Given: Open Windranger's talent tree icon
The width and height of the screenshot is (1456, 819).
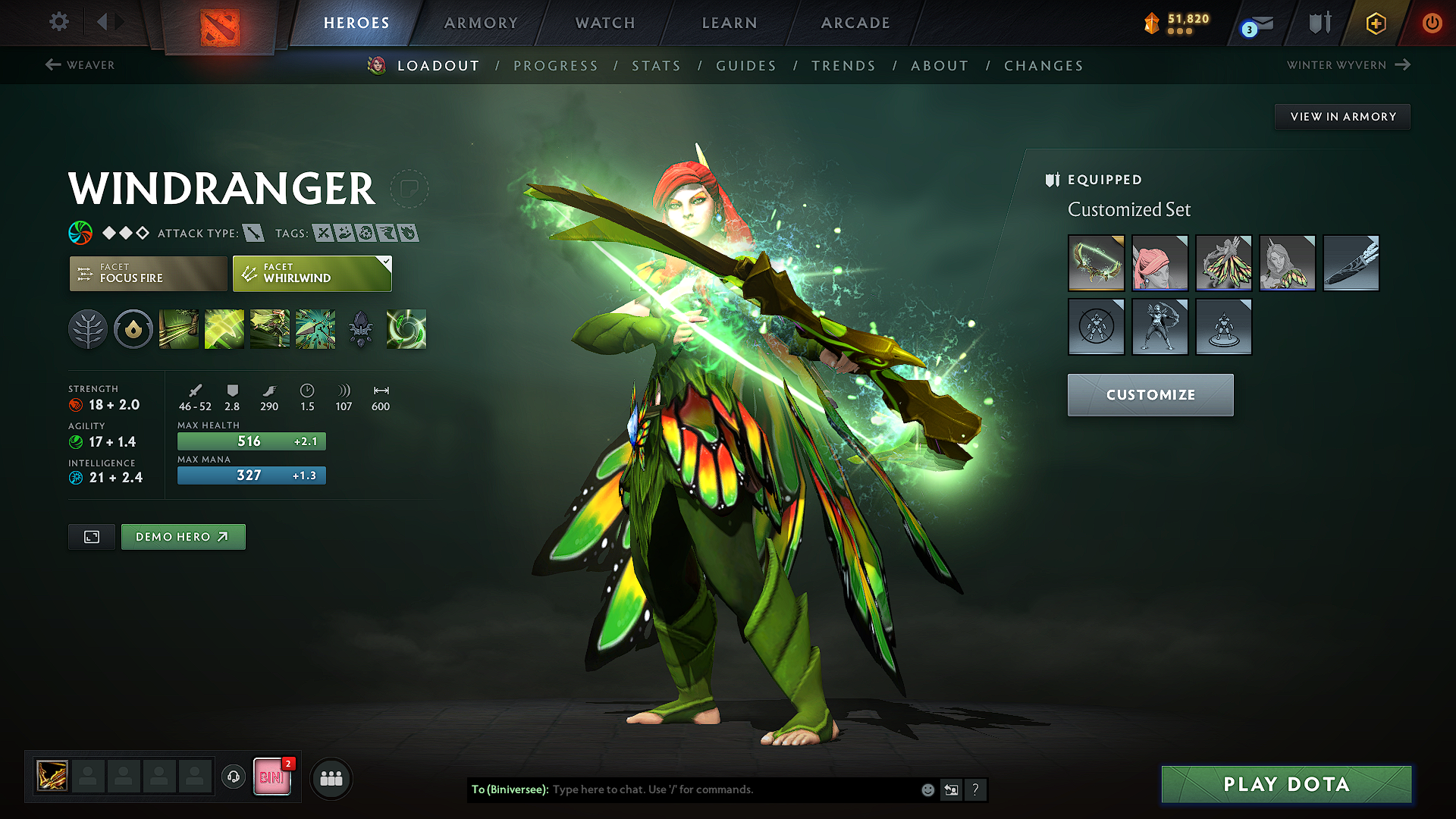Looking at the screenshot, I should [88, 329].
